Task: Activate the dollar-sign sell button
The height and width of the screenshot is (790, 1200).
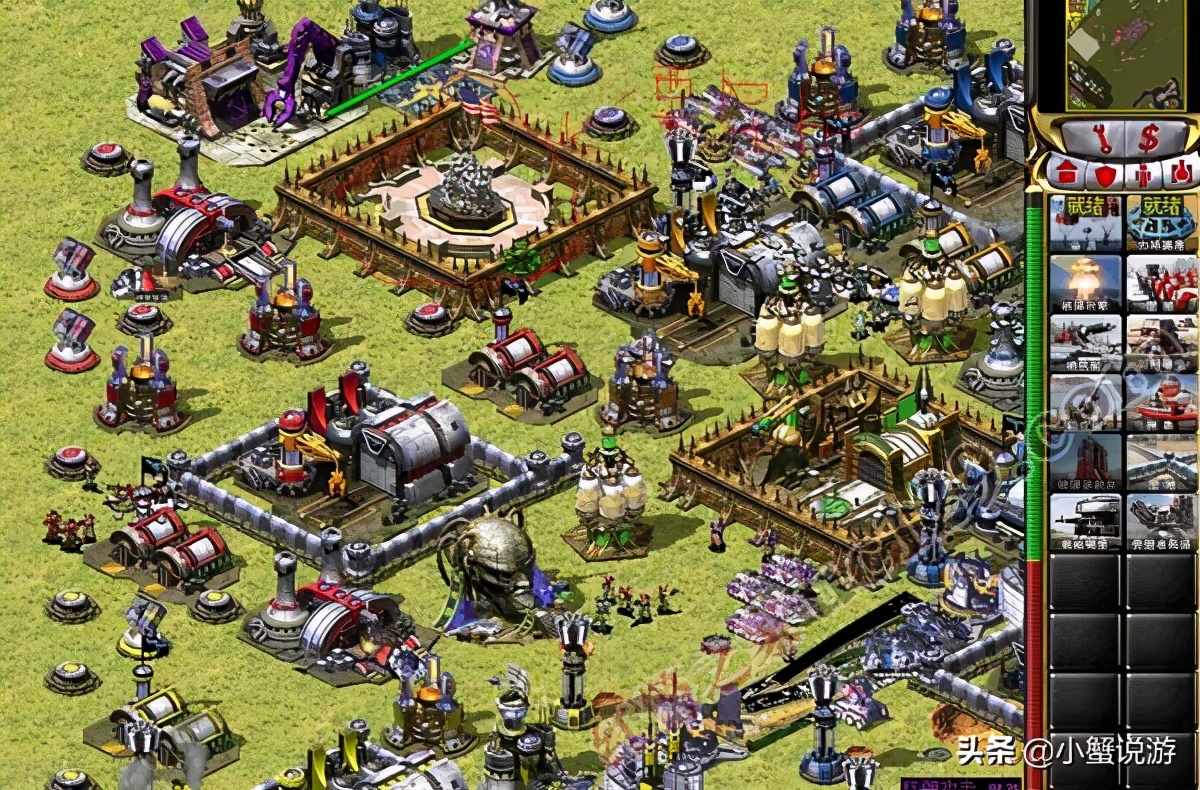Action: point(1150,139)
